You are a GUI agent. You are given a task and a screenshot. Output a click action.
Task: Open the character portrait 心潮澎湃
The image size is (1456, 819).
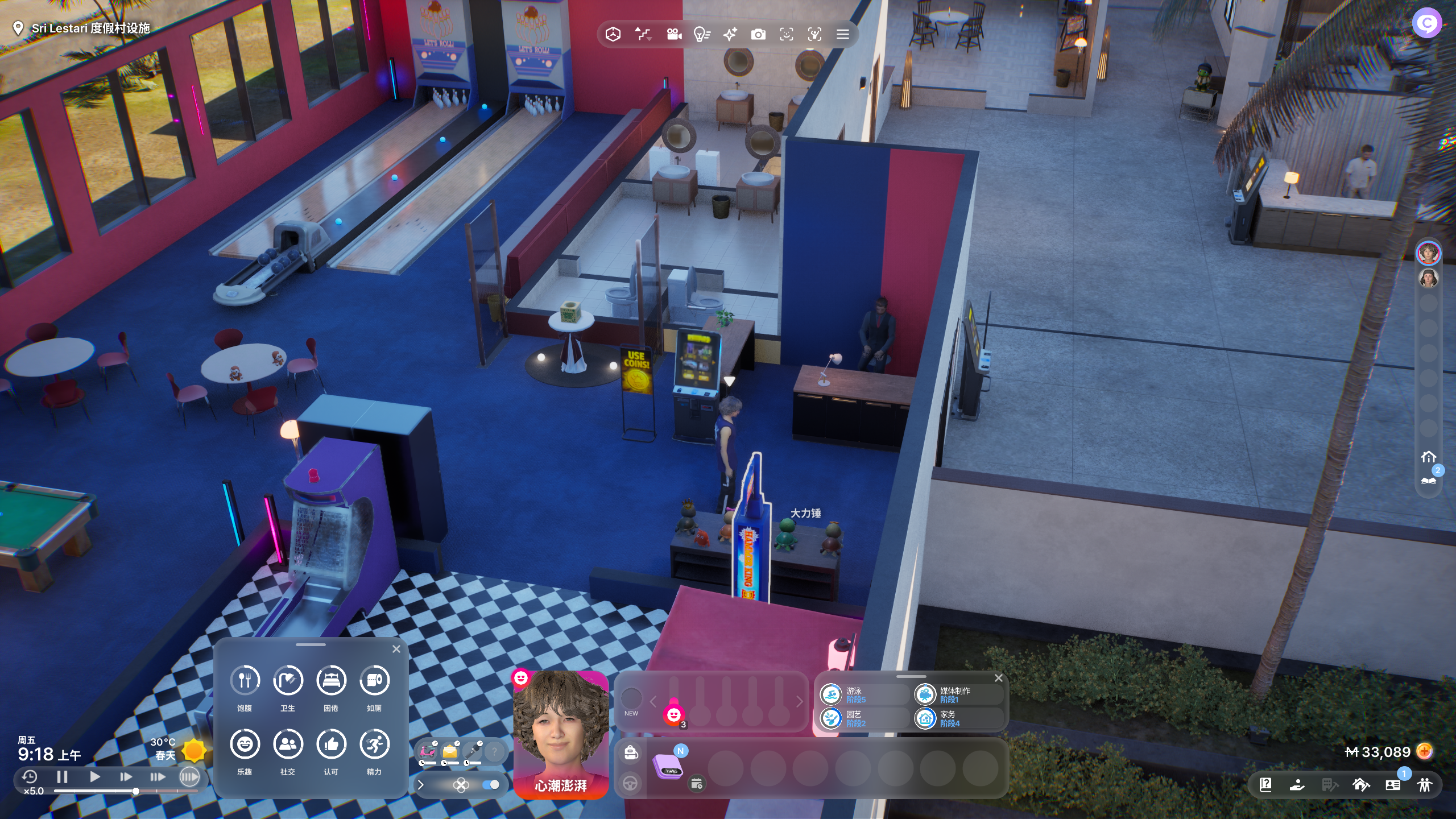560,734
